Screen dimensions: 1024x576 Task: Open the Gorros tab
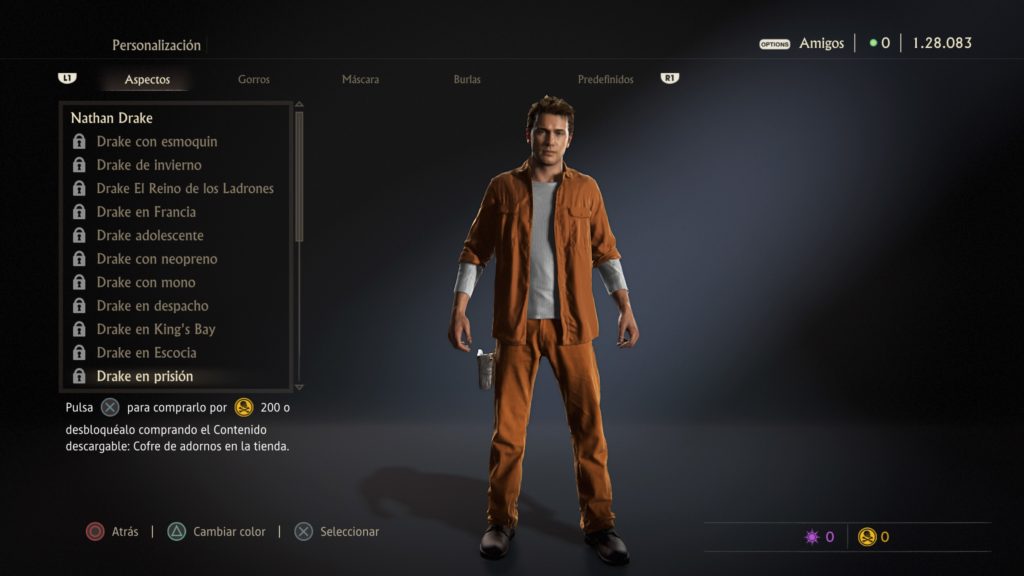[254, 79]
